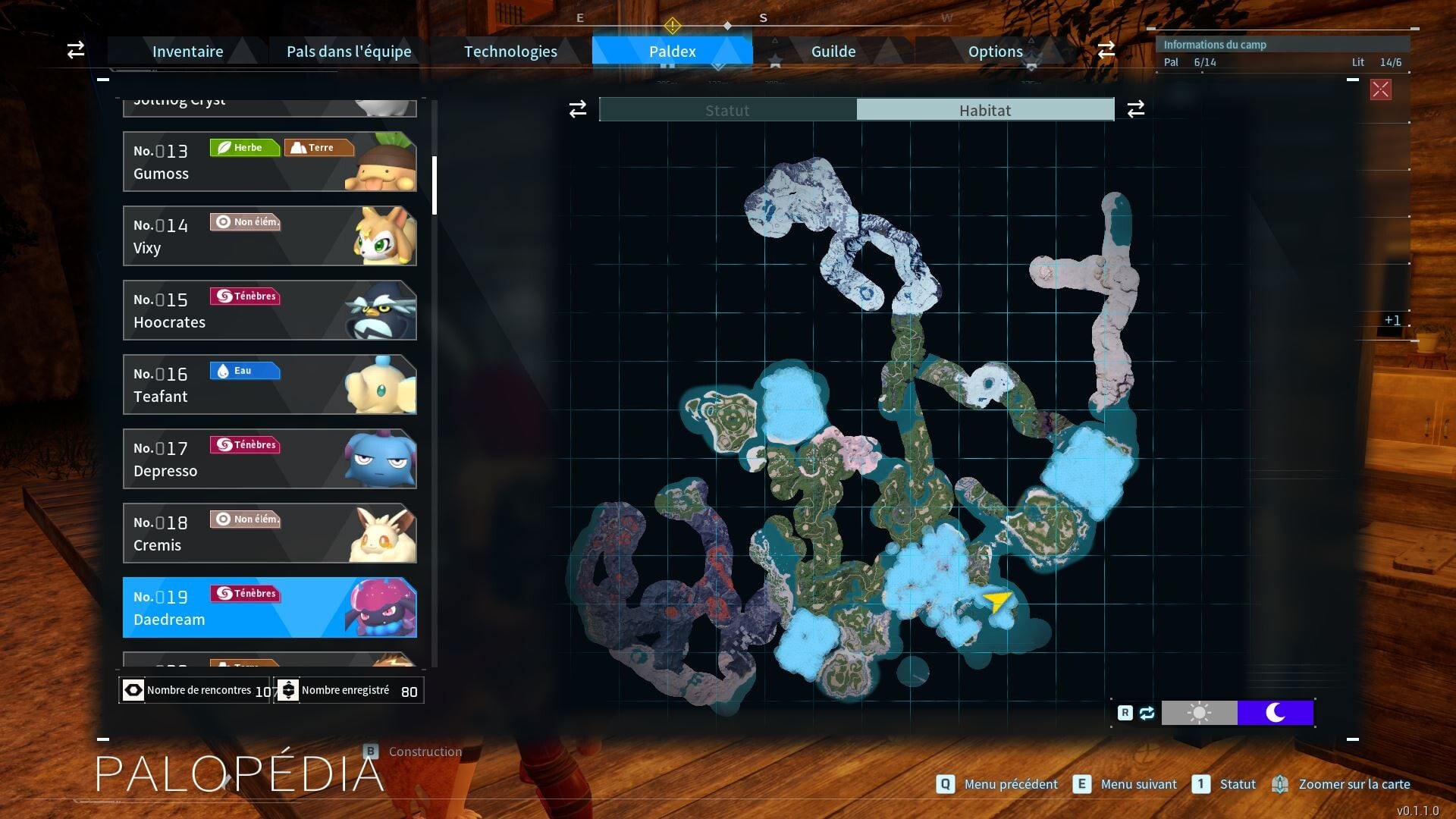1456x819 pixels.
Task: Close the menu with the red X
Action: [x=1380, y=89]
